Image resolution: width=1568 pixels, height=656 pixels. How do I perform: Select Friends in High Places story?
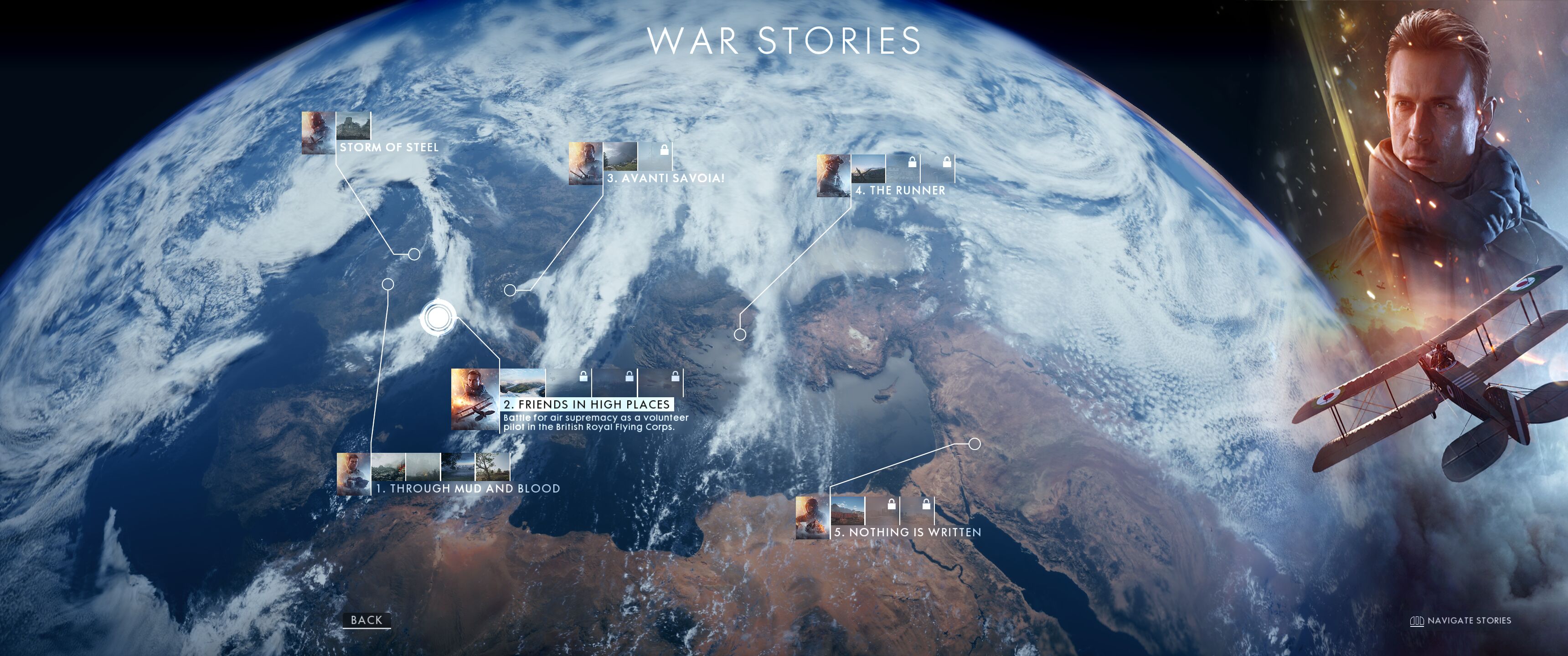(587, 404)
